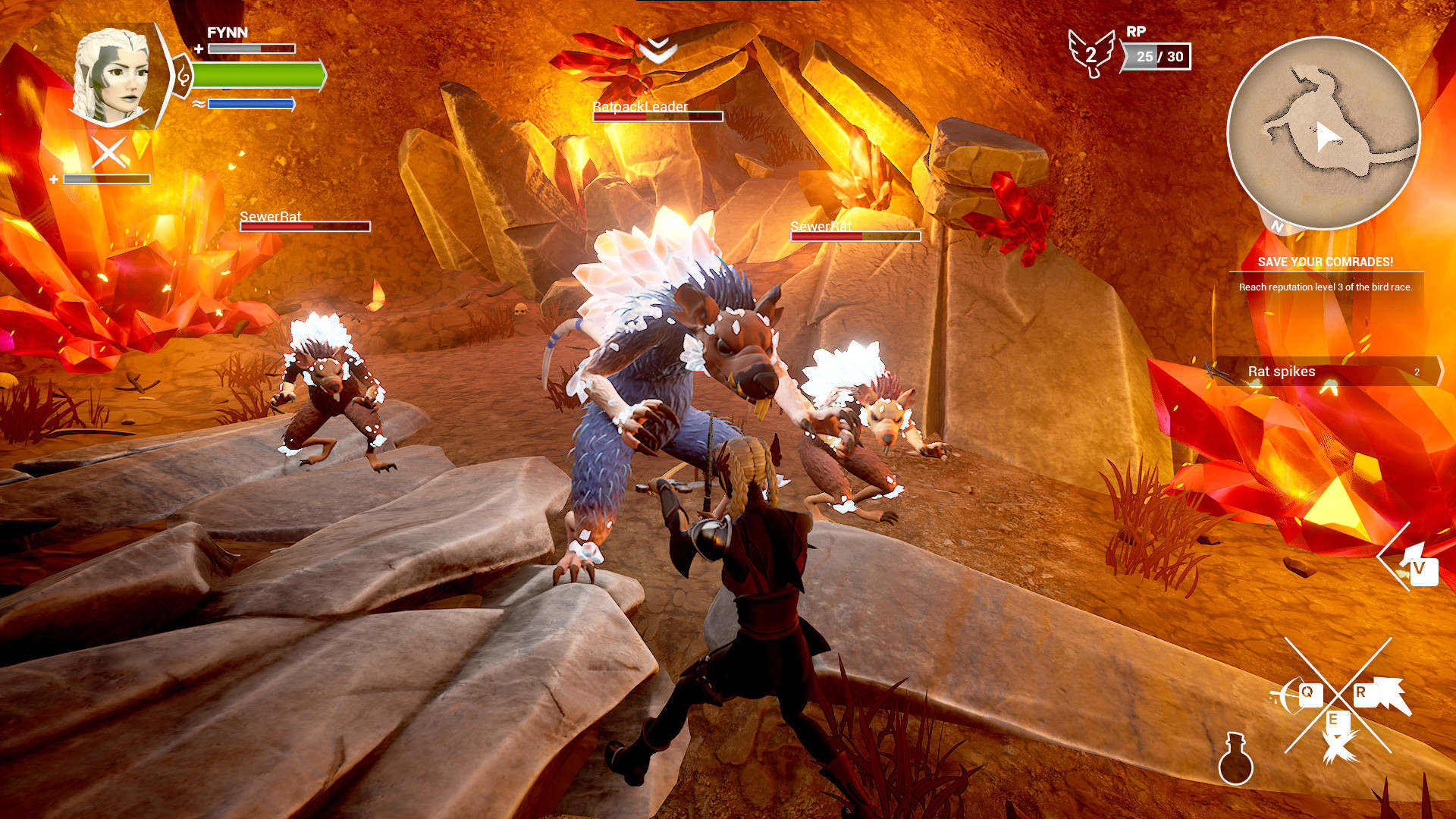
Task: Click the winged reputation rank 2 badge
Action: [x=1090, y=51]
